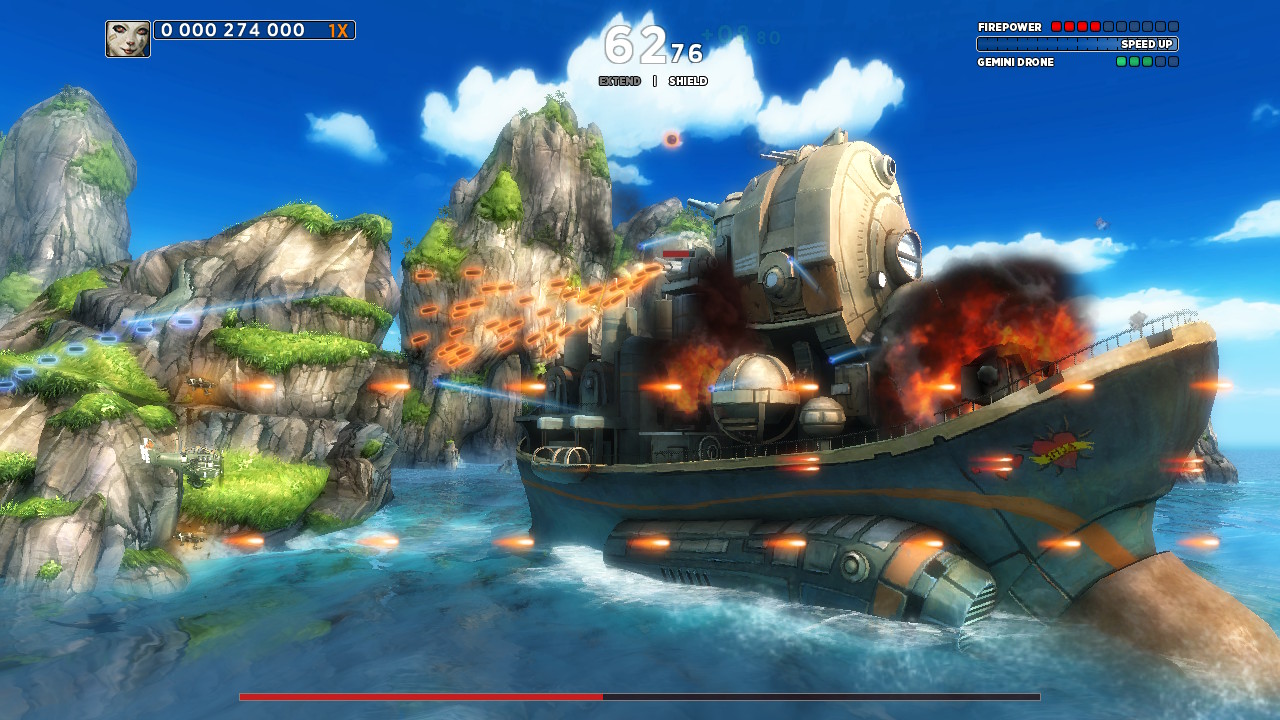Click the pilot portrait icon
The image size is (1280, 720).
tap(128, 39)
